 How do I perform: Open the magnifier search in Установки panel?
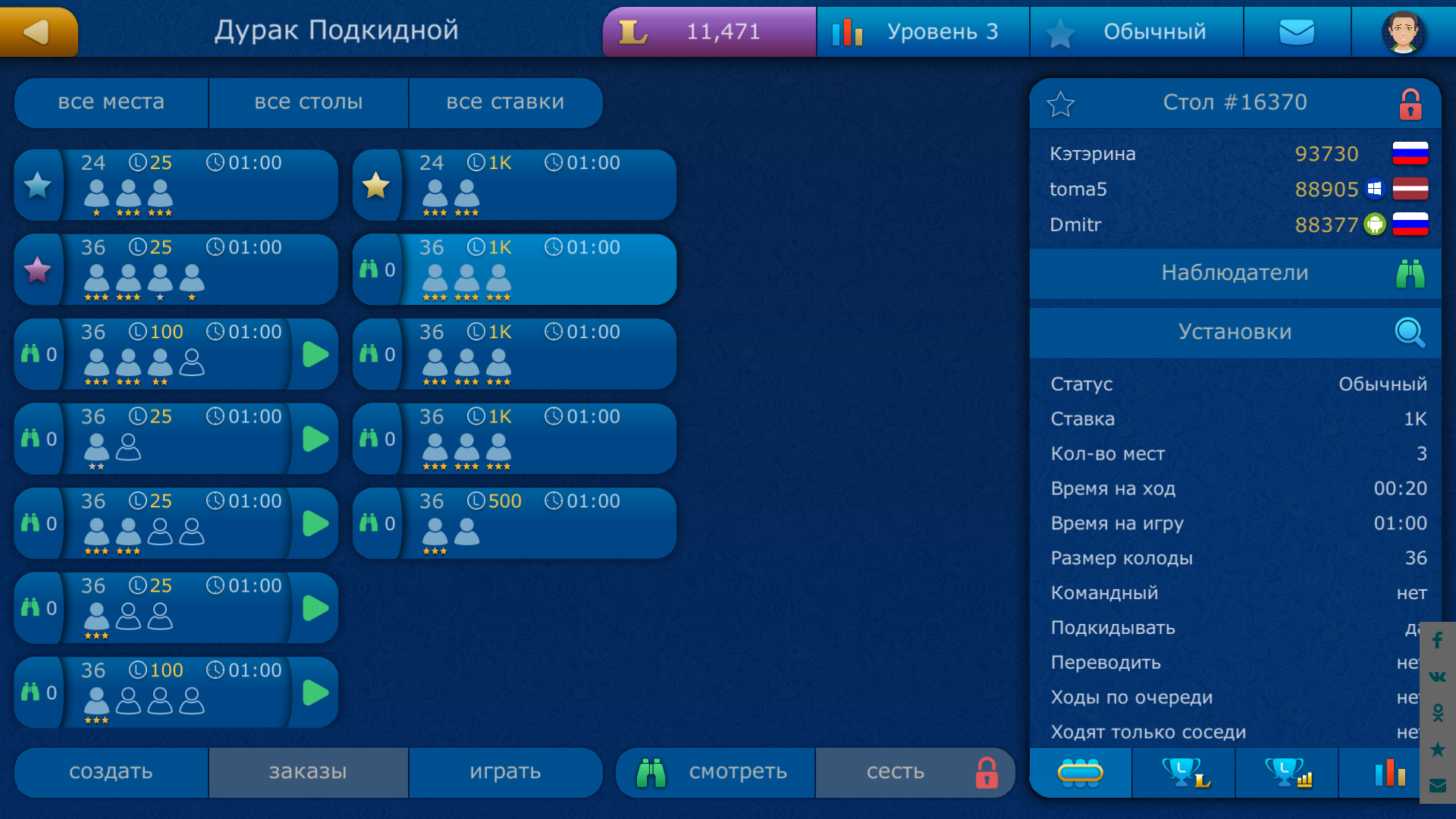pyautogui.click(x=1409, y=332)
